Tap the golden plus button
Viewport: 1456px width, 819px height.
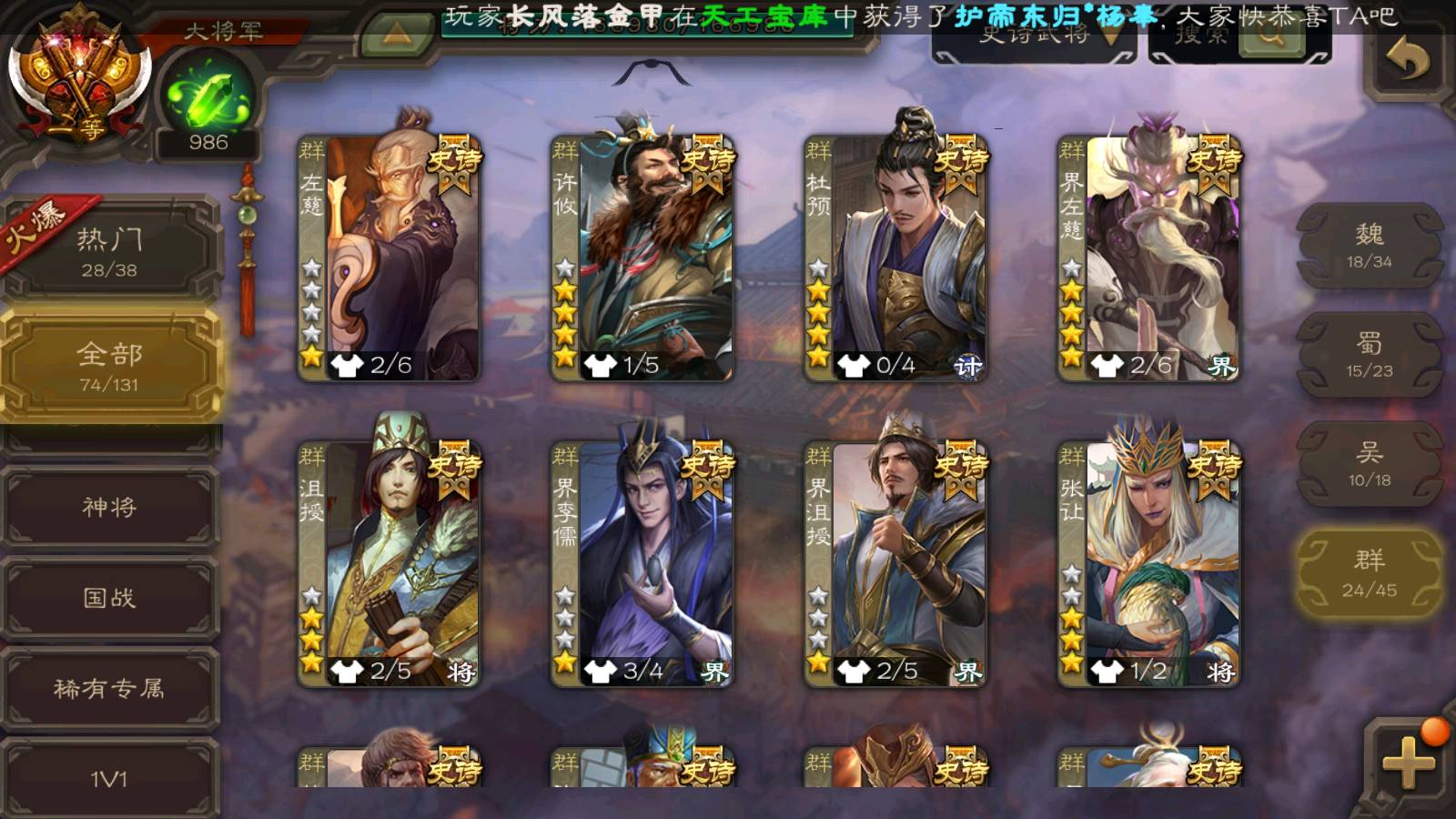click(1408, 760)
